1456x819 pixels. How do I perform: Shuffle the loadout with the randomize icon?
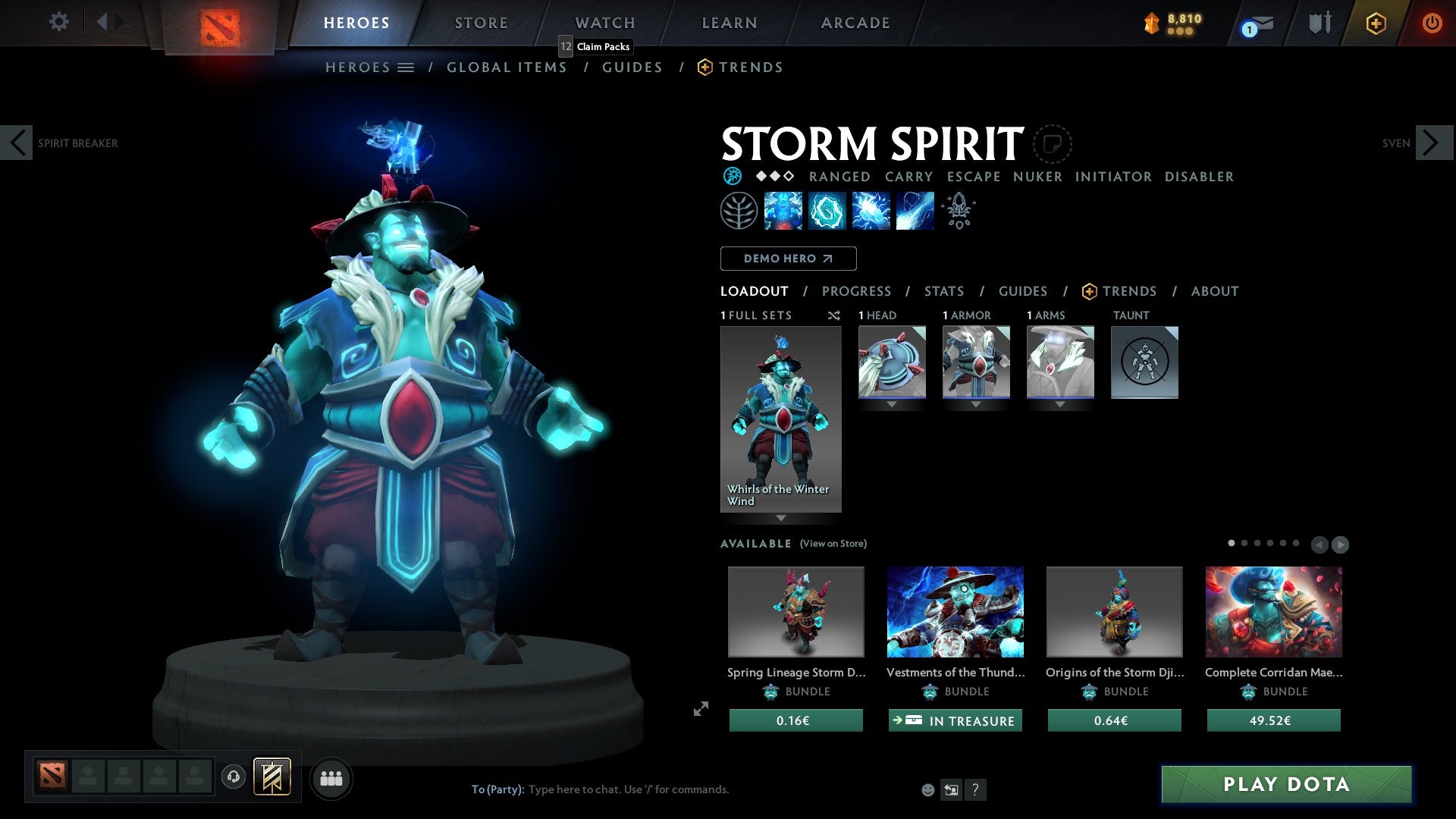[x=834, y=315]
